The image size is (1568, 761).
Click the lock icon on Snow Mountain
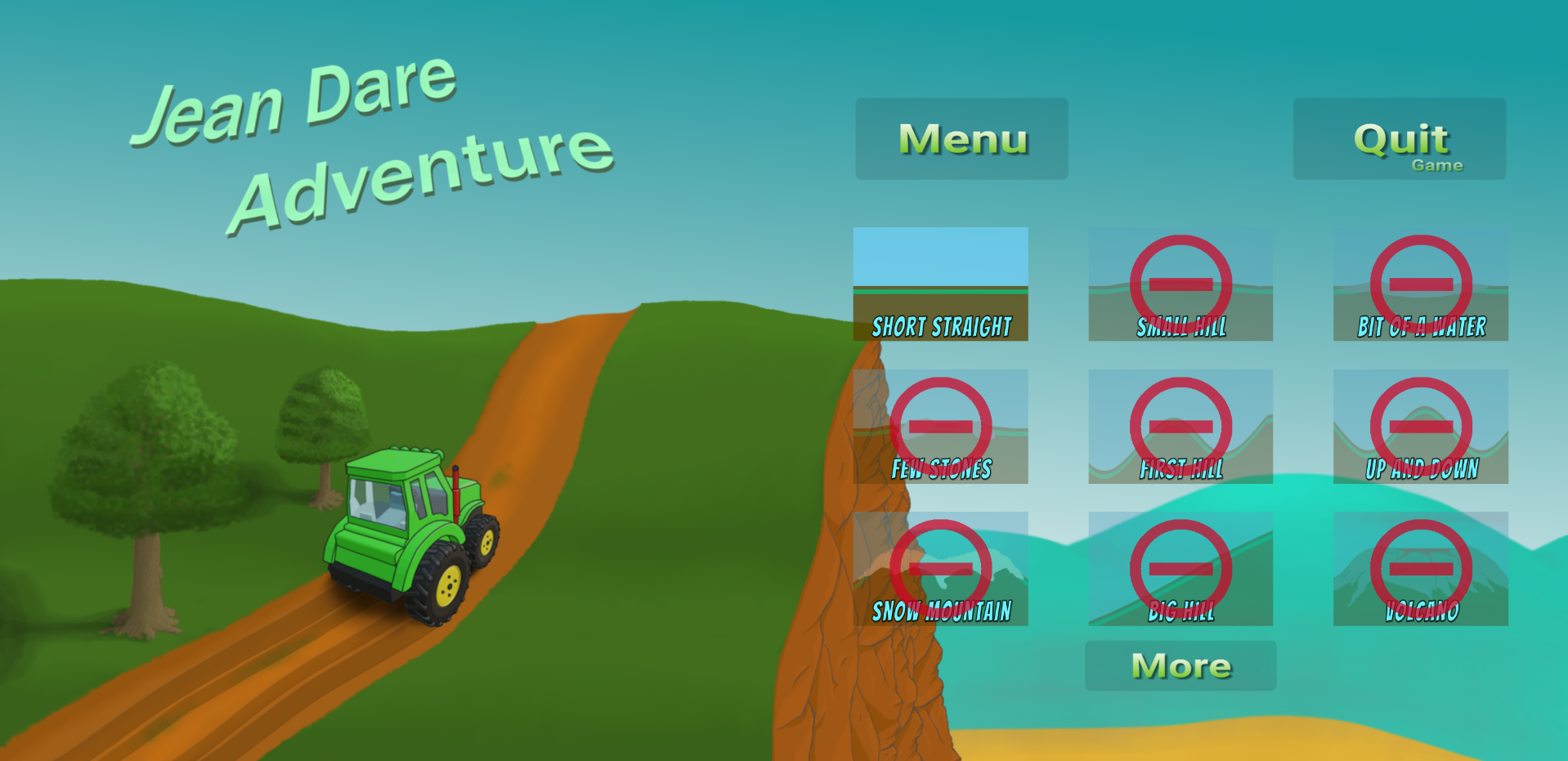coord(940,567)
